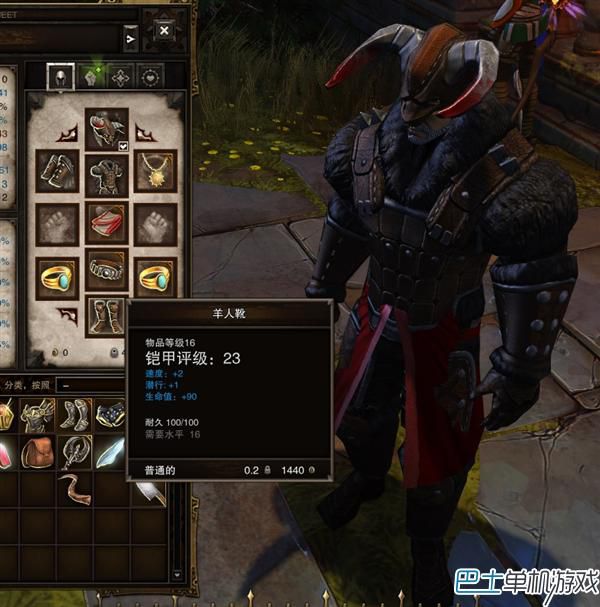Pick the leather backpack in inventory

pyautogui.click(x=40, y=452)
